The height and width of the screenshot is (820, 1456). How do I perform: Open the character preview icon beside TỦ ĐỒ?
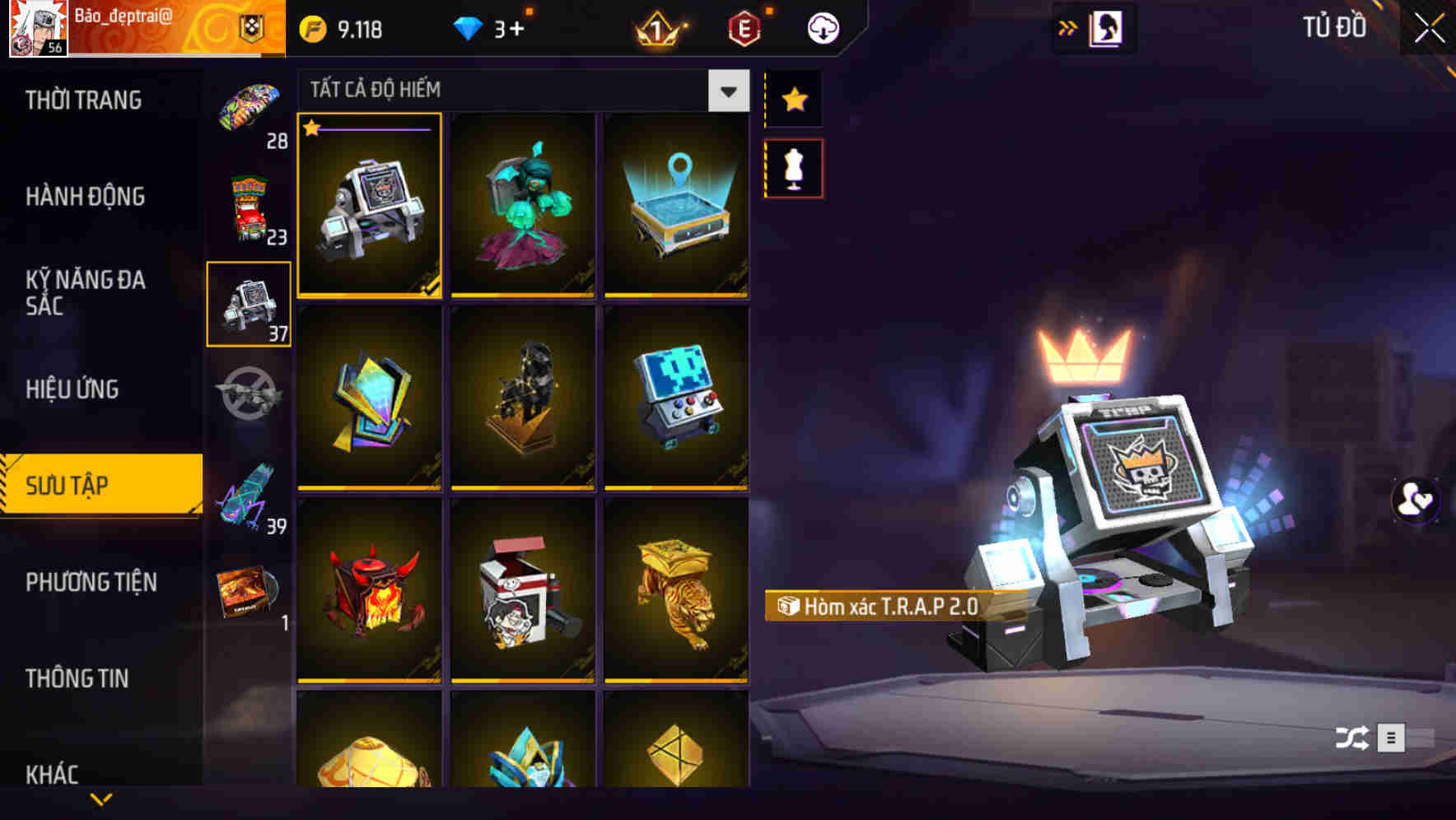tap(1106, 27)
